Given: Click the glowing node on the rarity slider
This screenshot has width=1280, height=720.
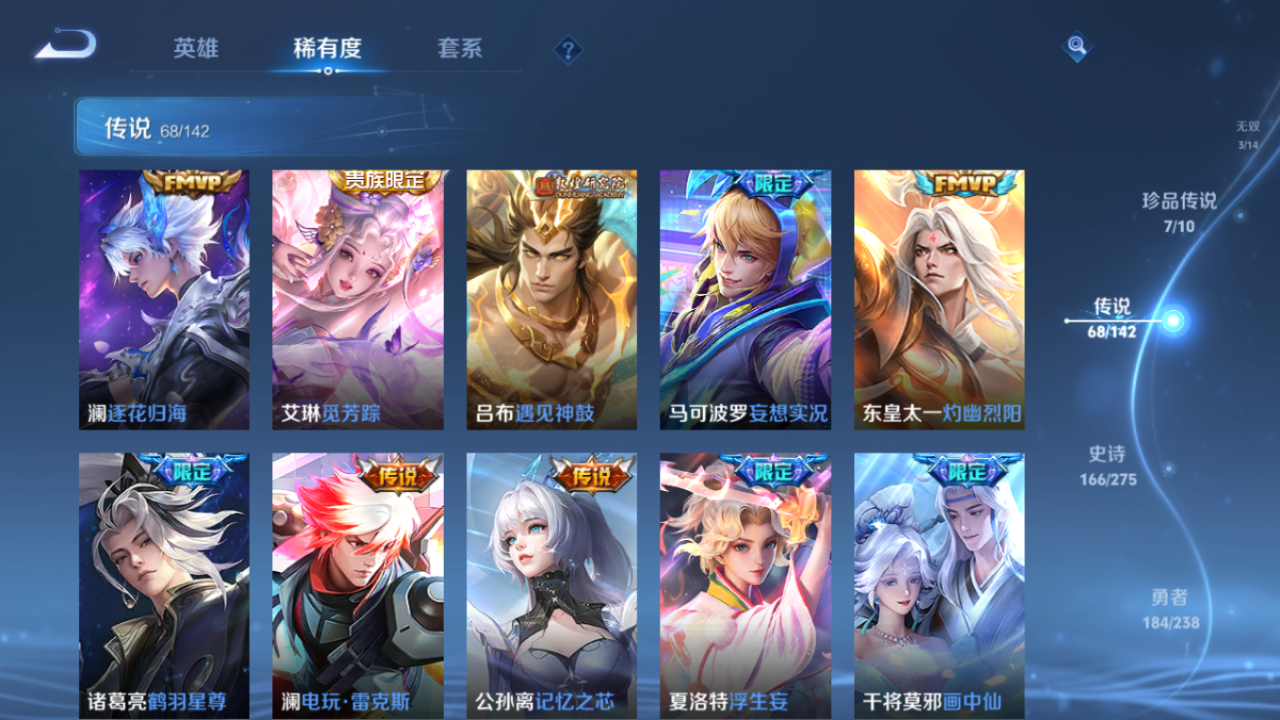Looking at the screenshot, I should (x=1173, y=319).
